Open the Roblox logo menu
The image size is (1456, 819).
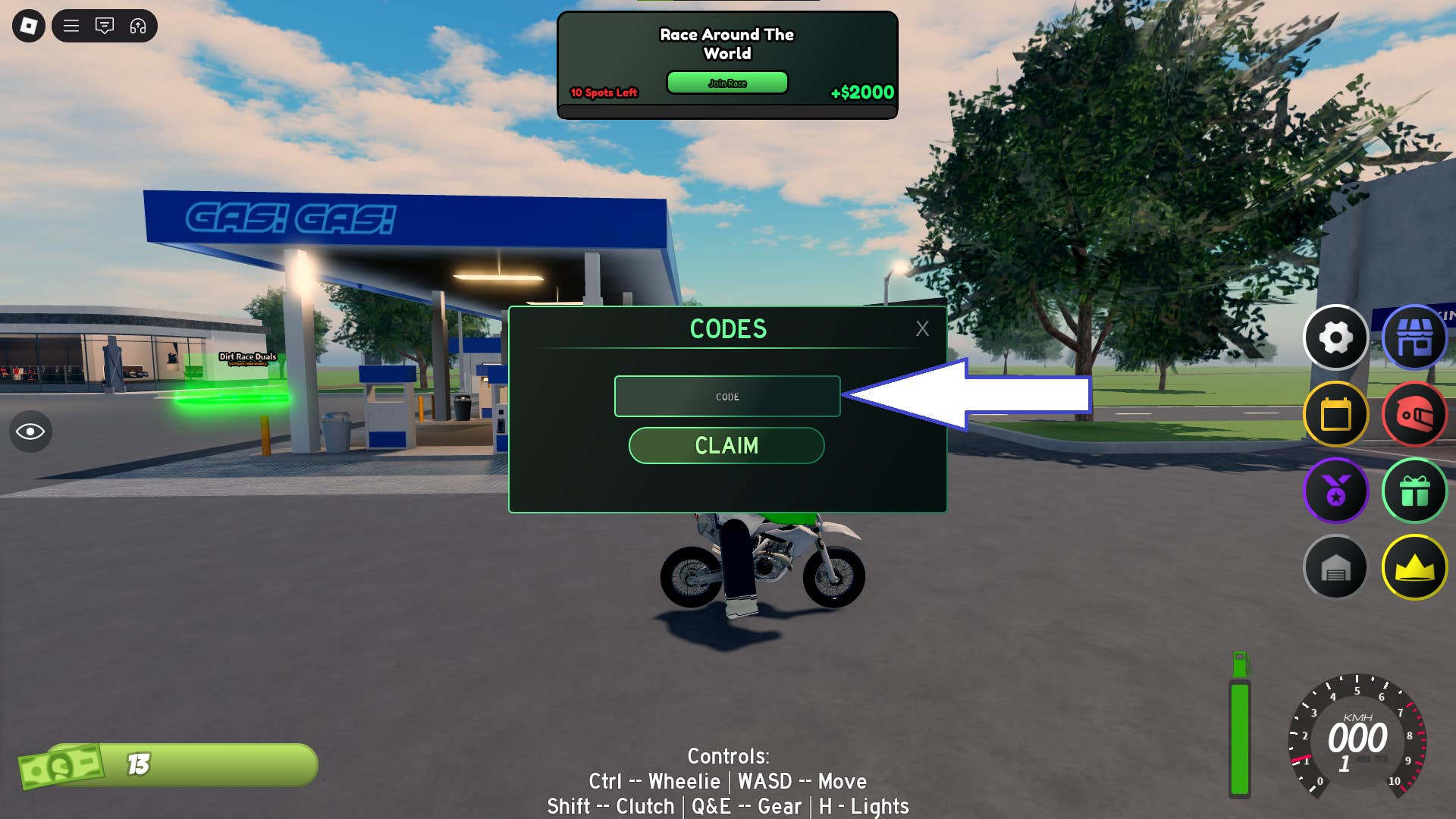(x=29, y=26)
